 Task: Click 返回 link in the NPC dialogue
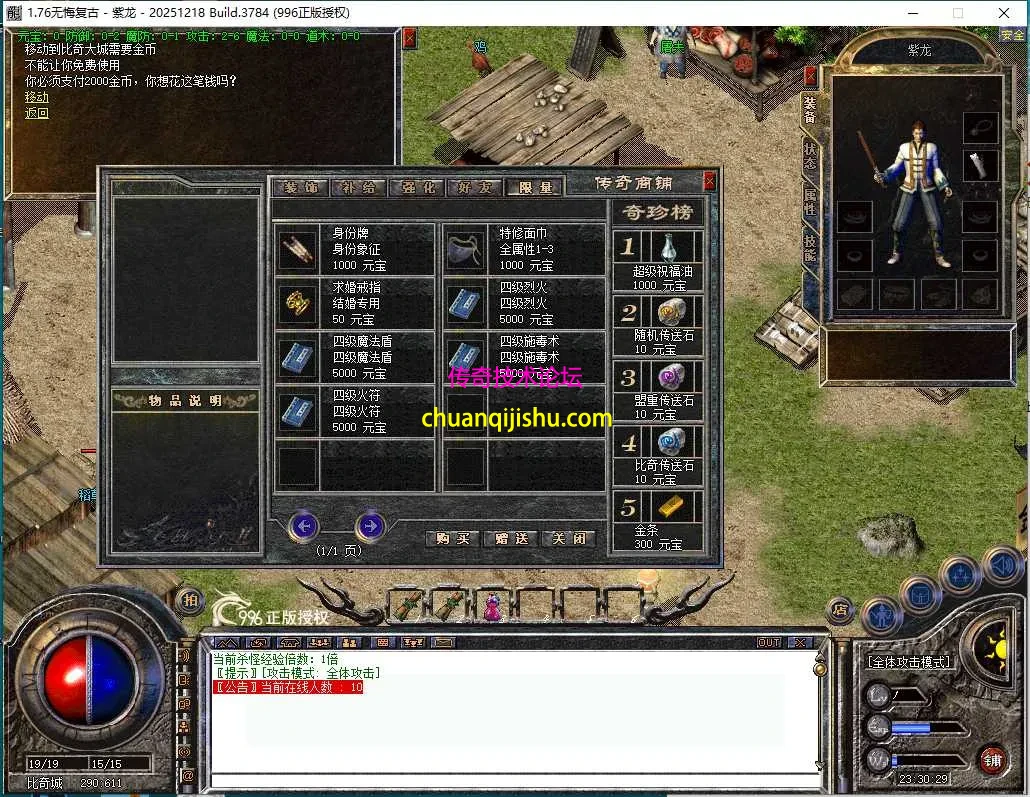tap(36, 113)
